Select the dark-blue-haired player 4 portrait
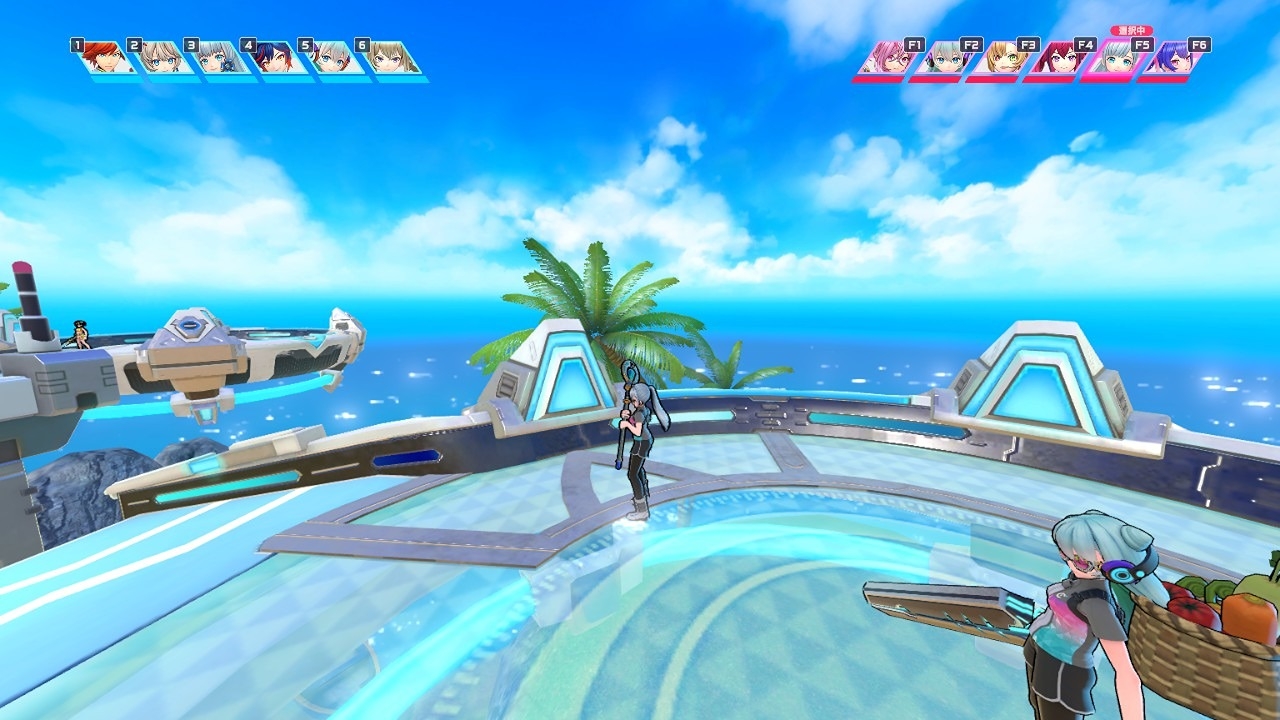Screen dimensions: 1280x720 pos(275,58)
